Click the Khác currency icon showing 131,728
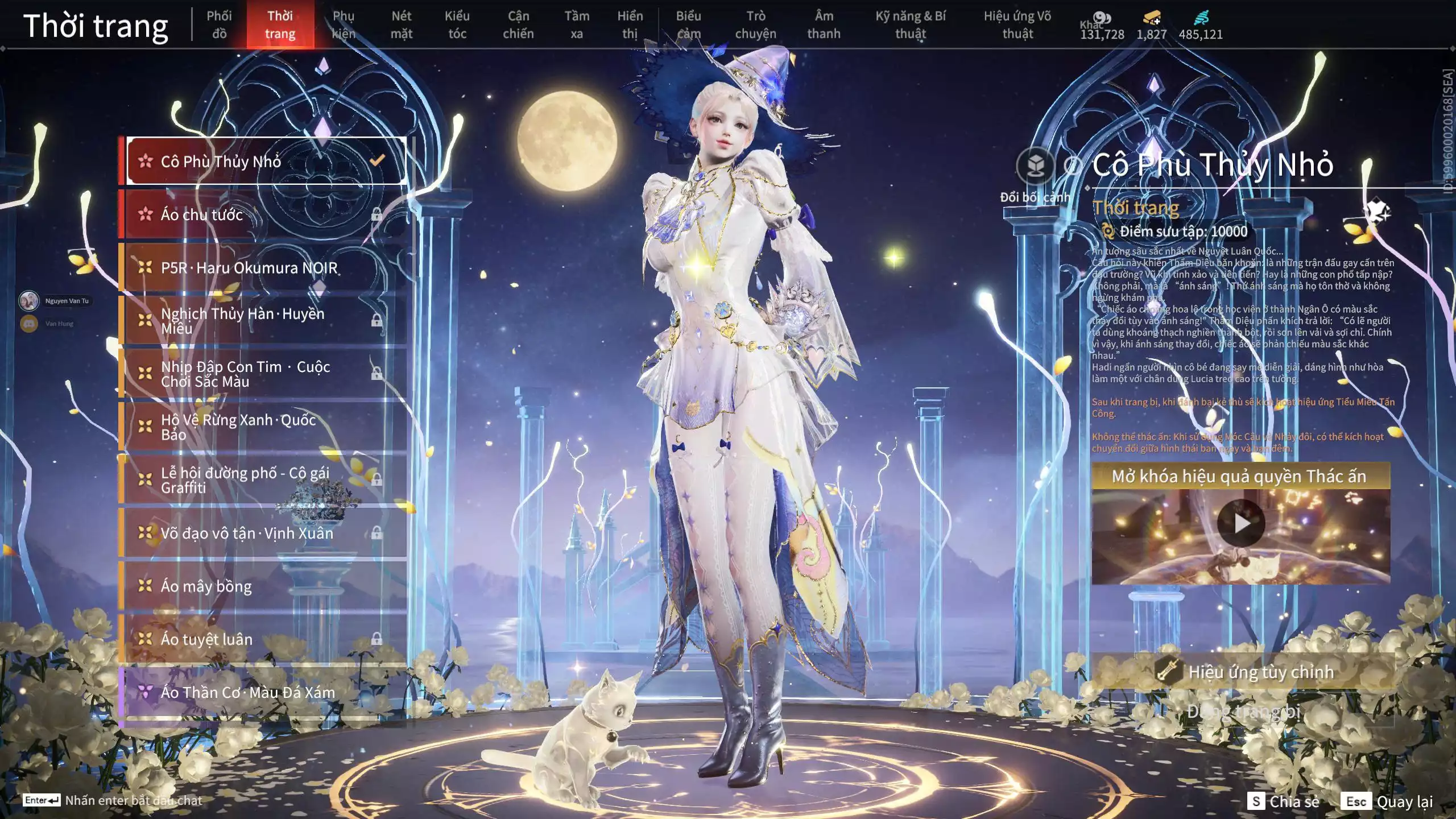1456x819 pixels. click(1103, 17)
